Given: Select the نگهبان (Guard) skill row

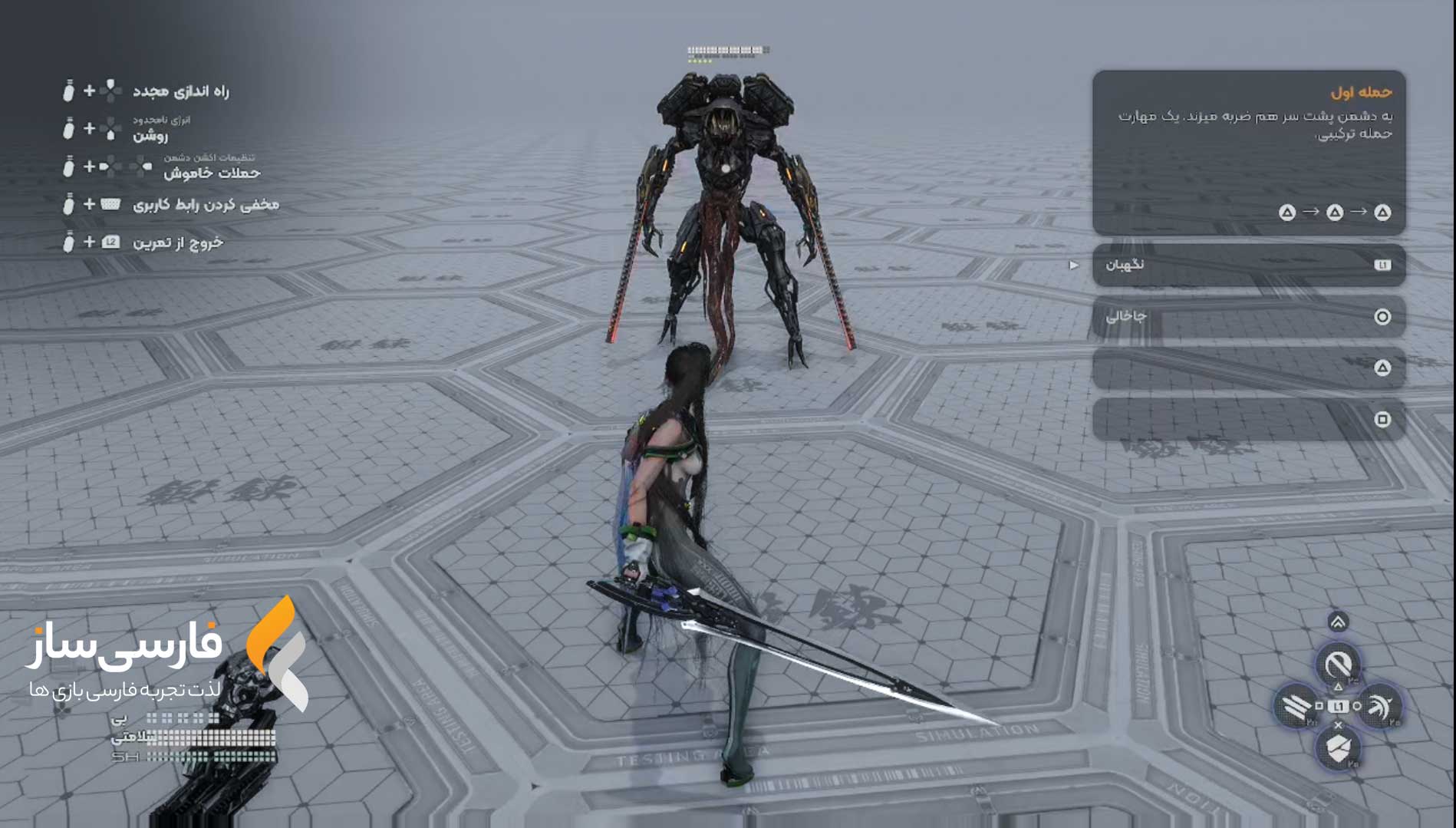Looking at the screenshot, I should 1248,265.
